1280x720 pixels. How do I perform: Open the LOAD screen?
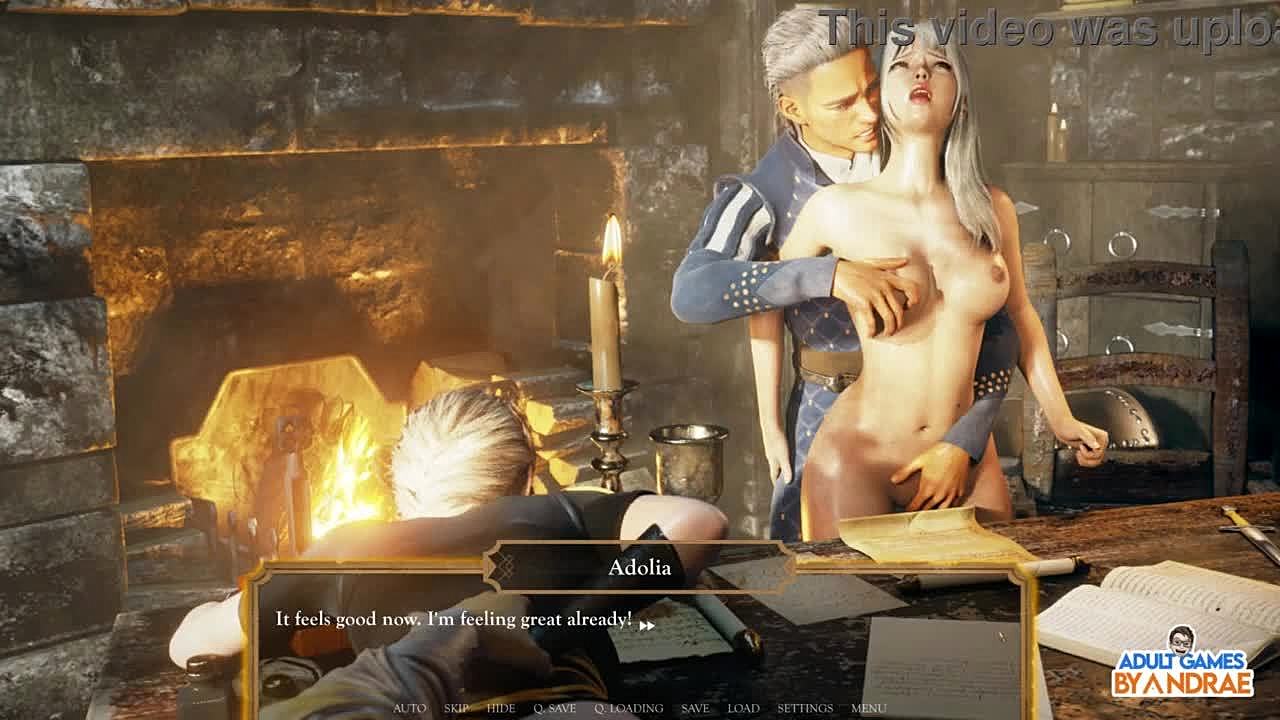coord(743,708)
